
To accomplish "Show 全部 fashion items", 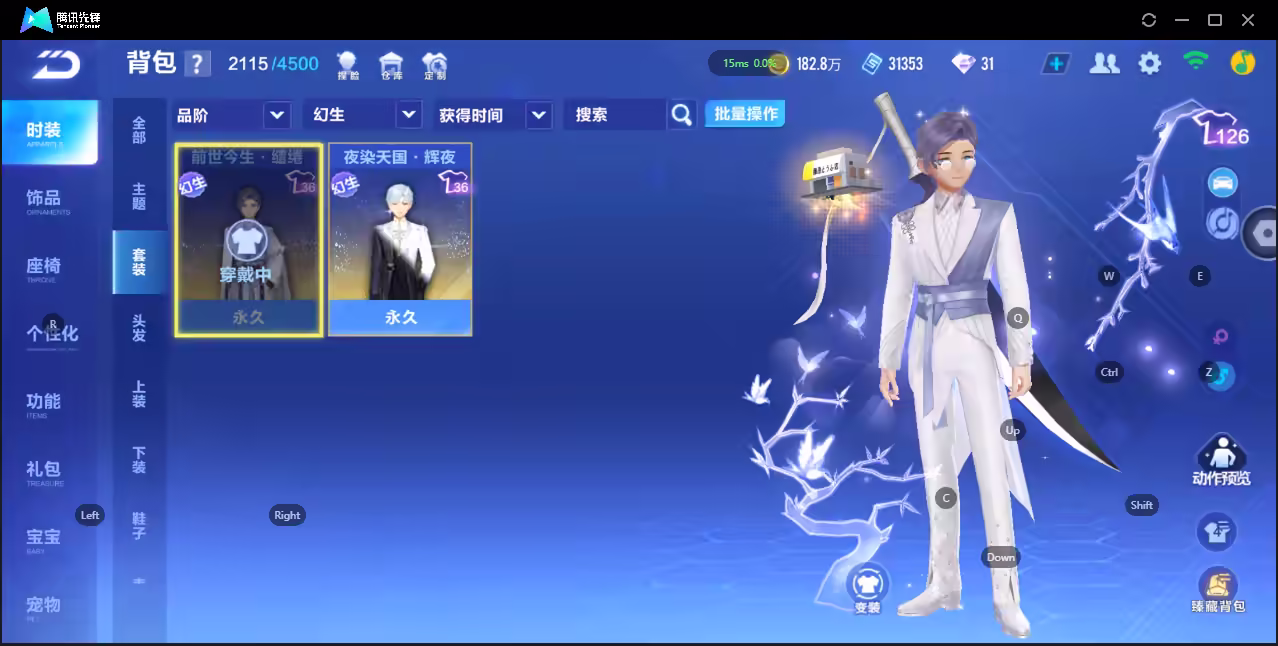I will pyautogui.click(x=139, y=130).
